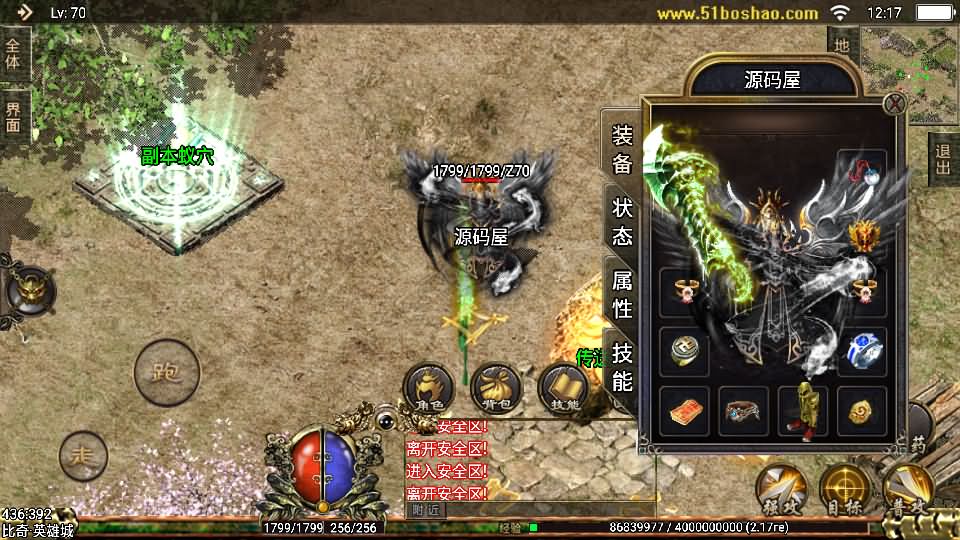Select the 属性 attributes tab
The height and width of the screenshot is (540, 960).
tap(622, 293)
